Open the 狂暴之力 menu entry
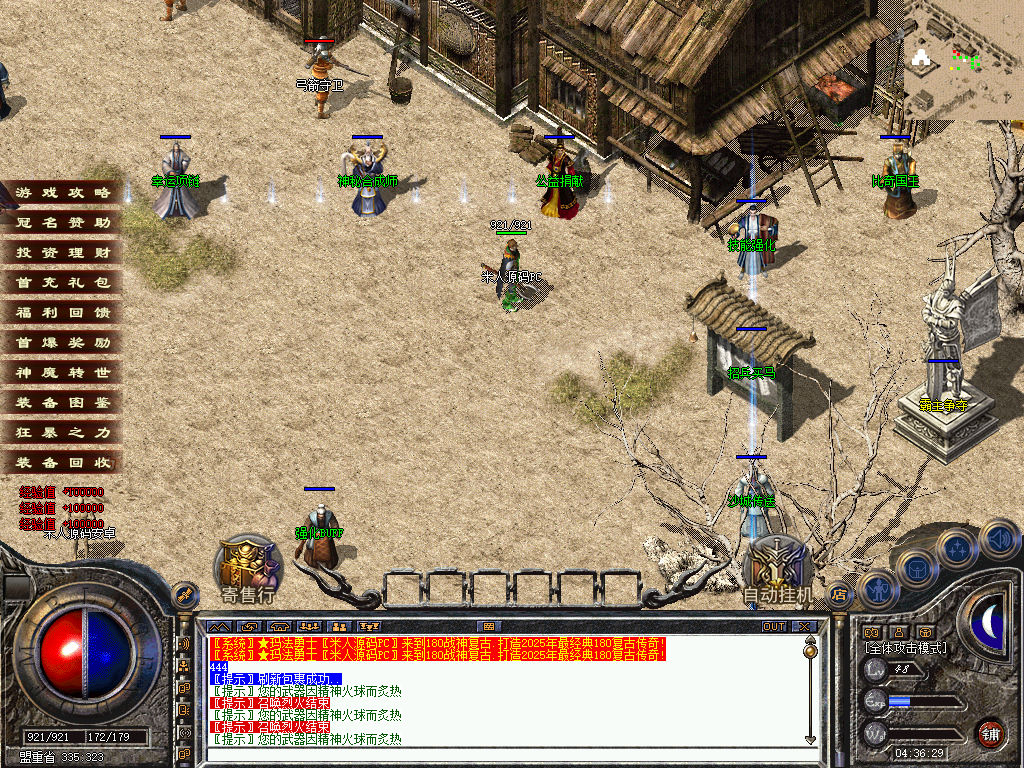 pos(62,432)
